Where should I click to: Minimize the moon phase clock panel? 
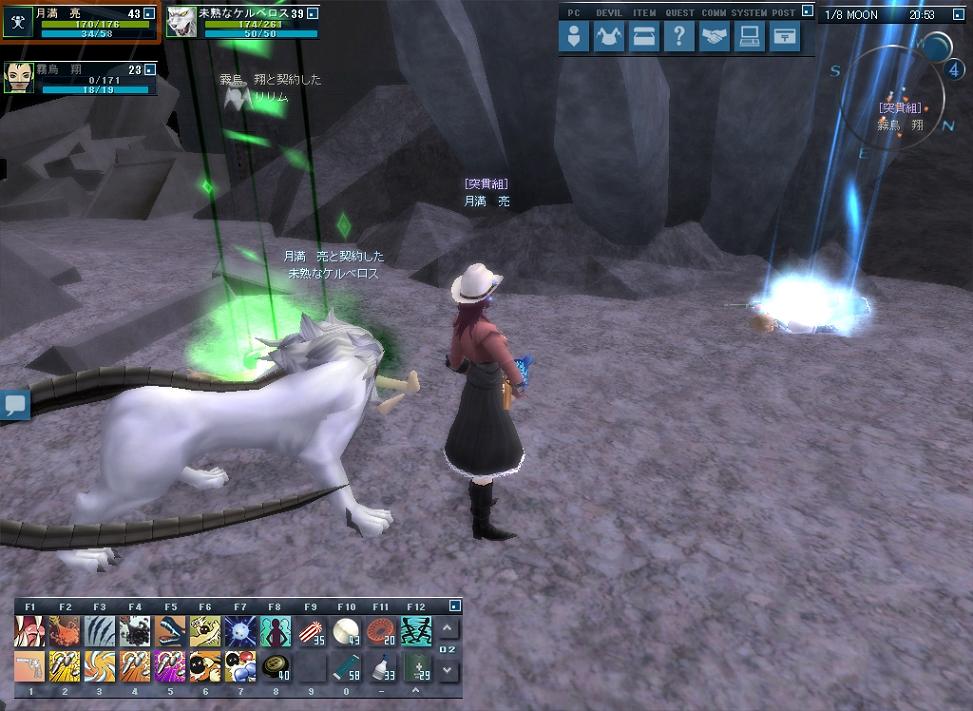962,15
